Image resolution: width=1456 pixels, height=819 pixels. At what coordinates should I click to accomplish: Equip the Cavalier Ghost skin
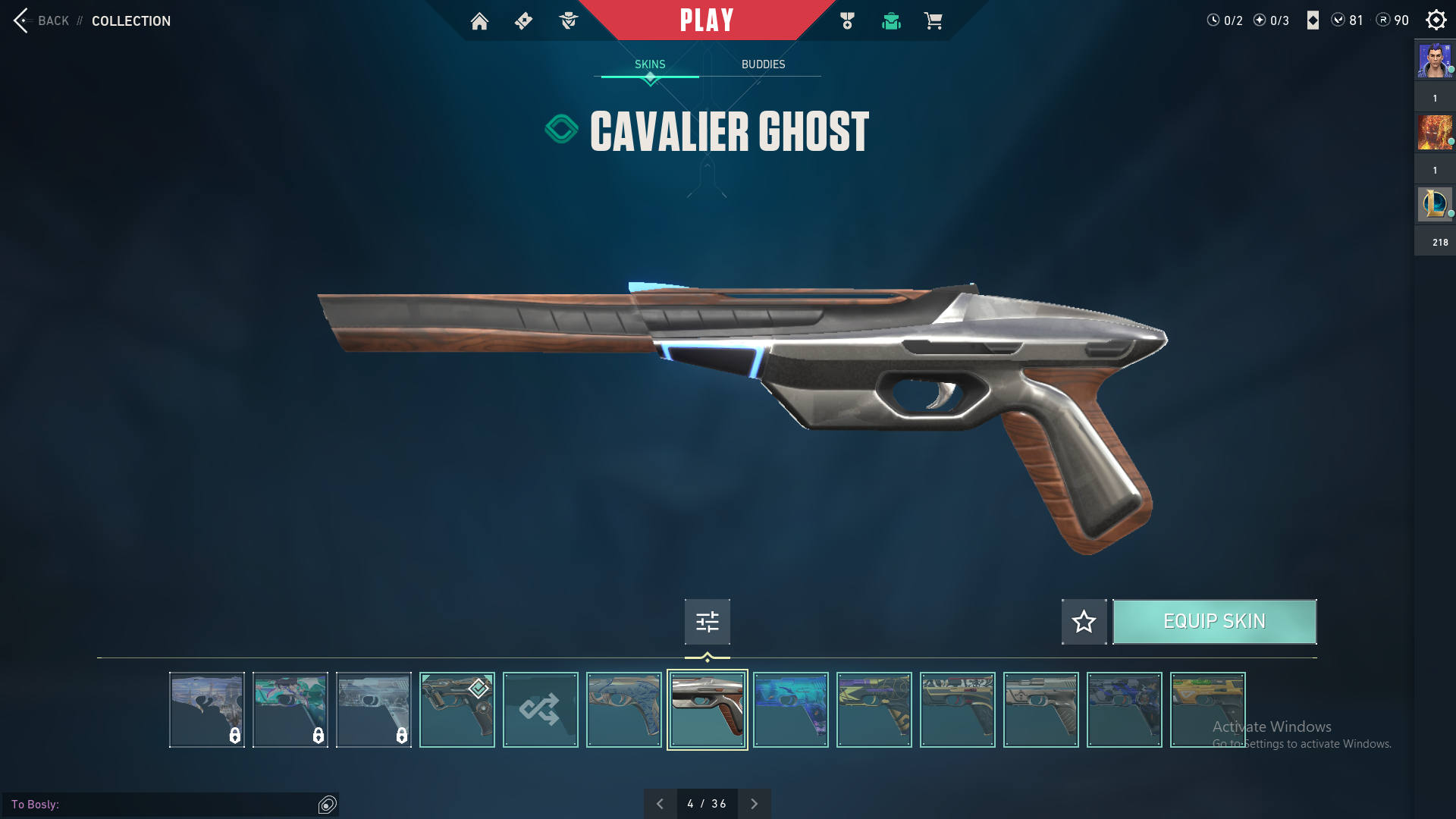coord(1214,622)
